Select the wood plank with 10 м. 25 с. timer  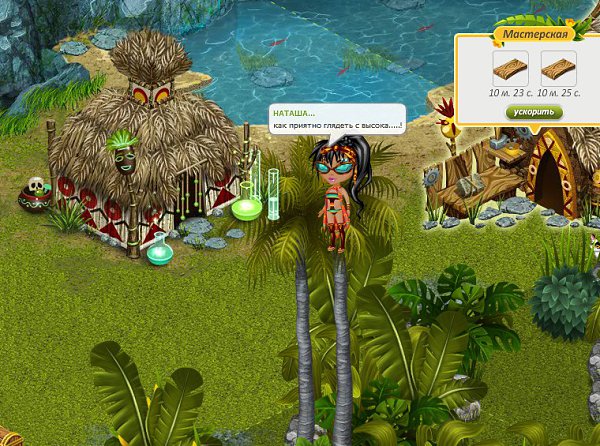point(558,69)
